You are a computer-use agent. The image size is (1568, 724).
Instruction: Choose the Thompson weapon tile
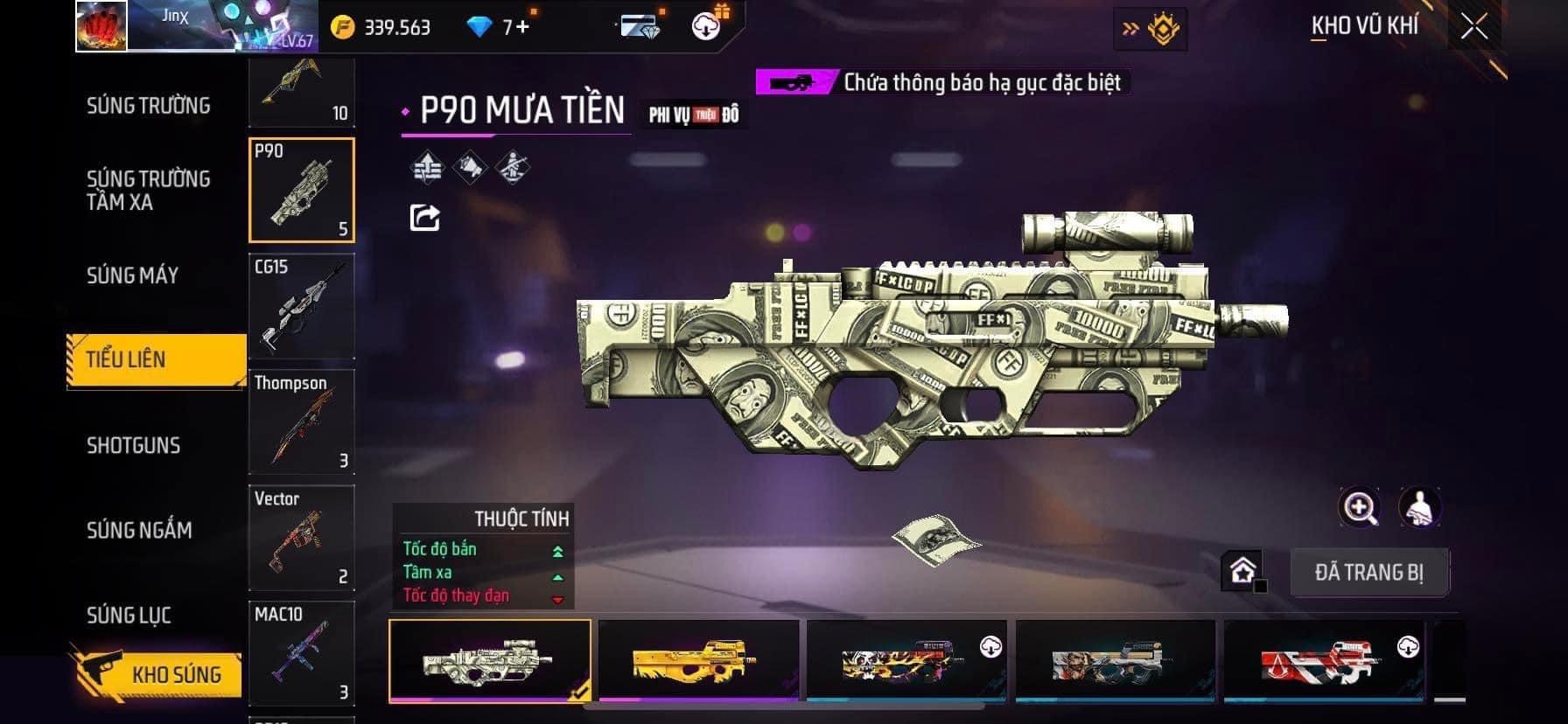(302, 422)
